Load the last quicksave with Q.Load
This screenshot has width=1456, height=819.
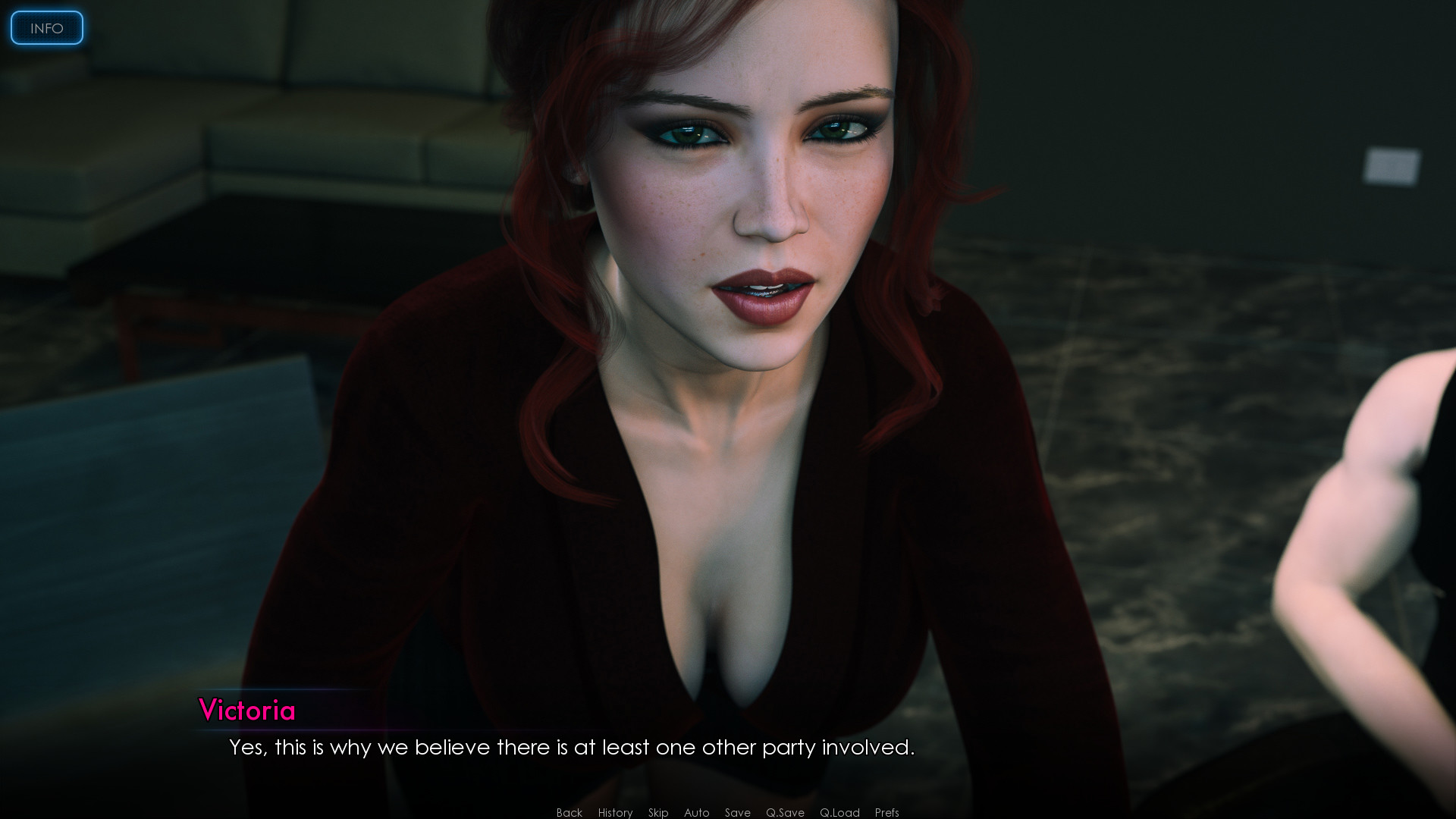(839, 812)
